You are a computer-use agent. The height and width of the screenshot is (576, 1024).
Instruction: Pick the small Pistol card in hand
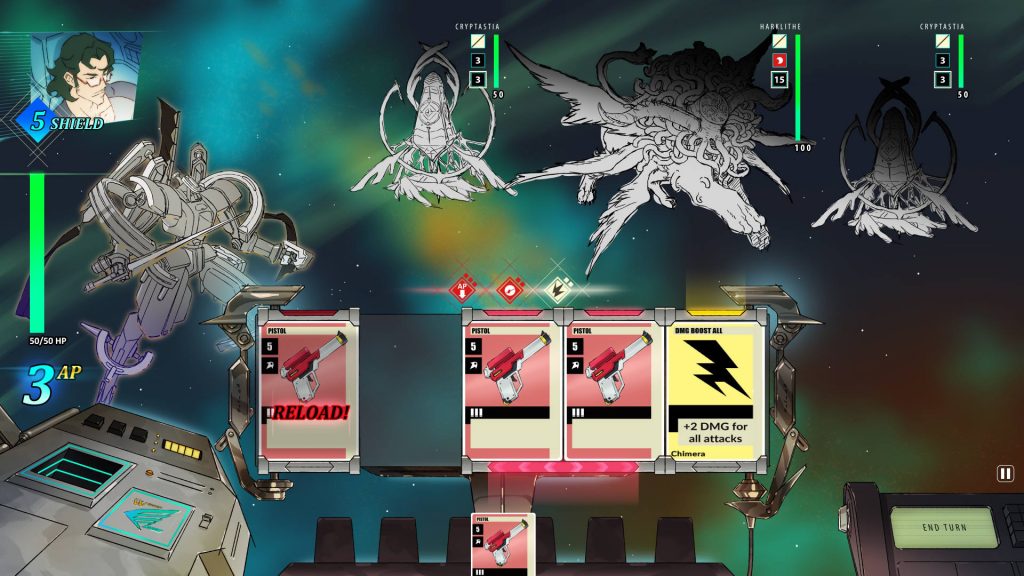click(x=503, y=545)
